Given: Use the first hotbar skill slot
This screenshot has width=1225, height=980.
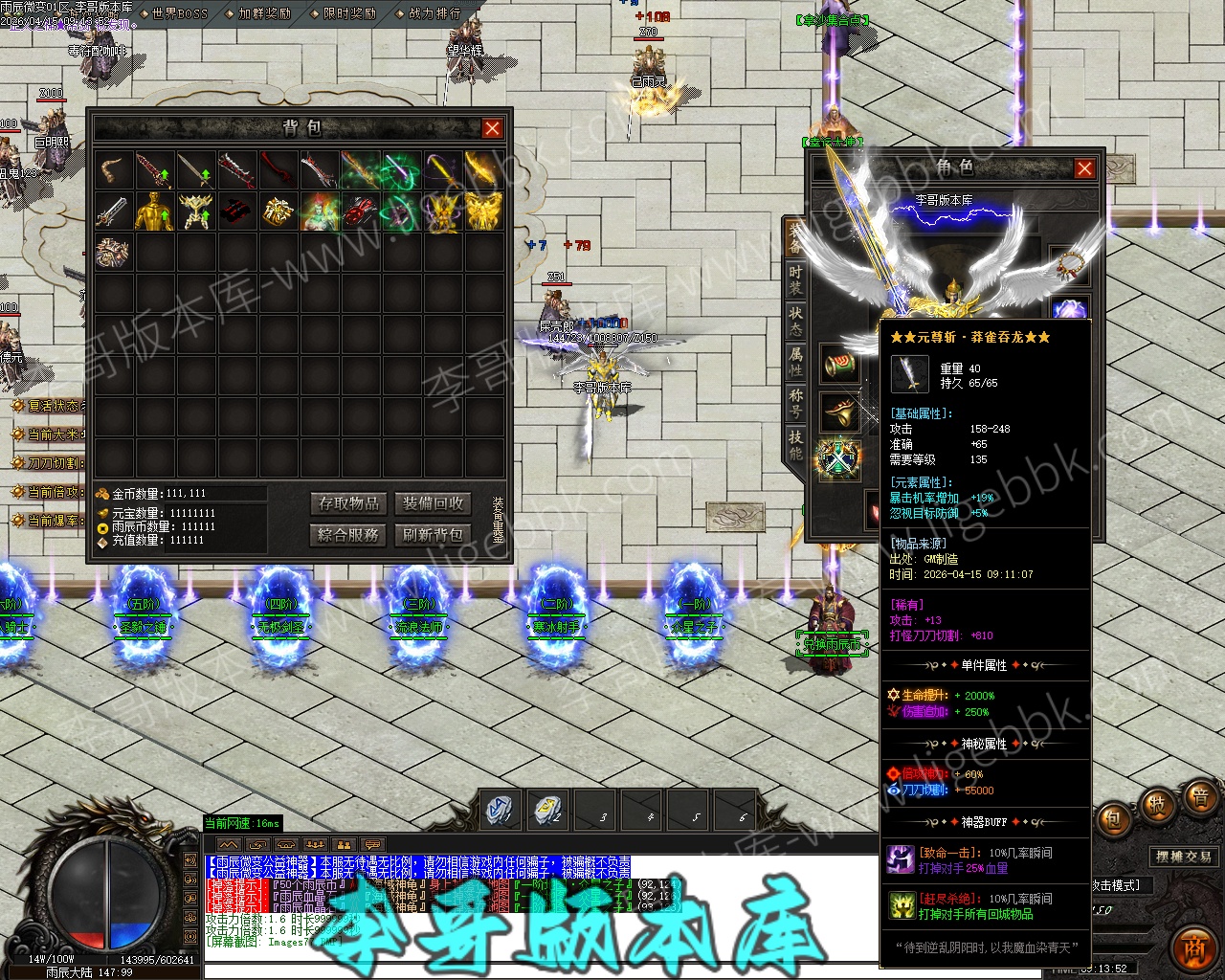Looking at the screenshot, I should pyautogui.click(x=500, y=811).
